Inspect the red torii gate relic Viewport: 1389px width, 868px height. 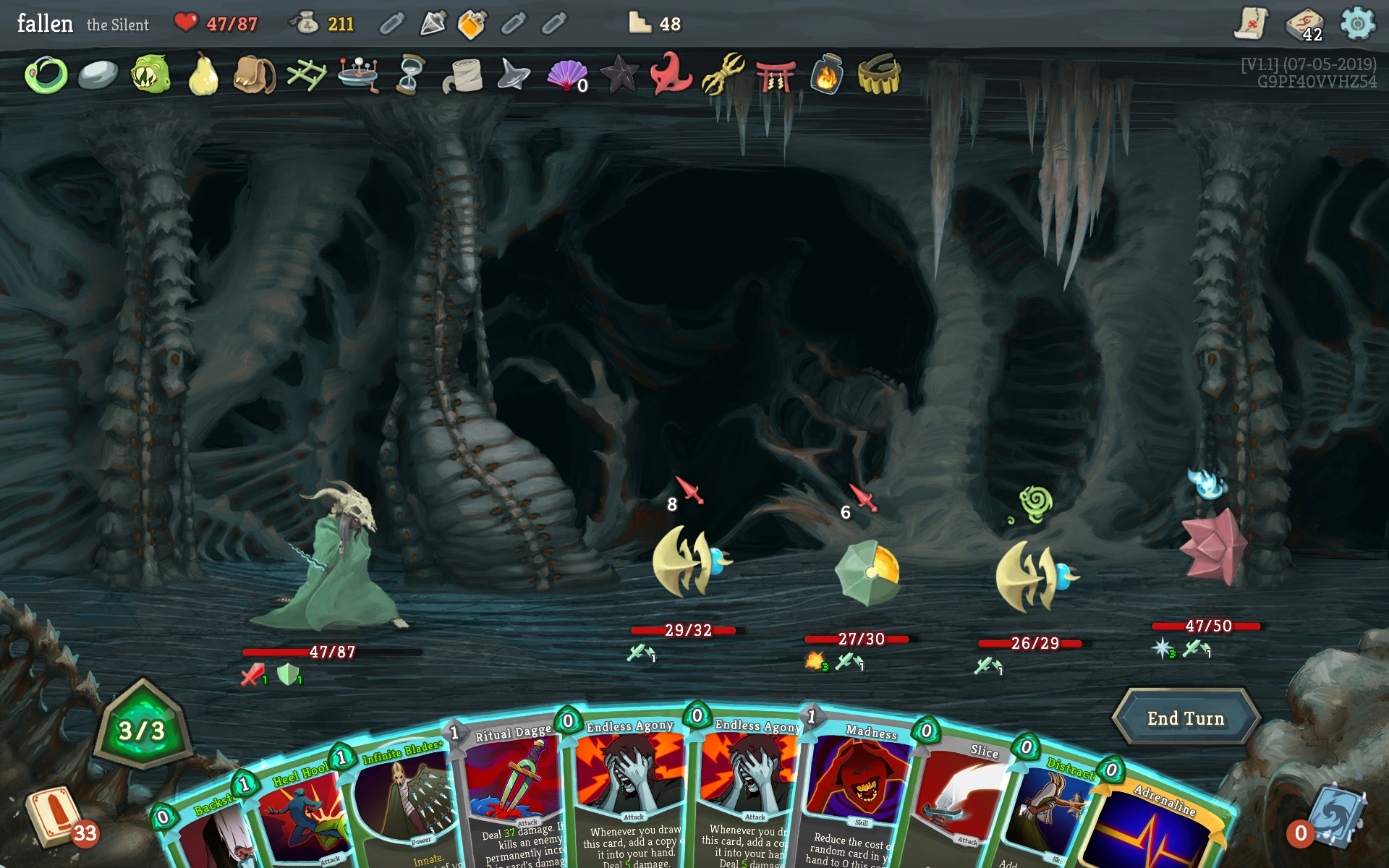coord(775,75)
